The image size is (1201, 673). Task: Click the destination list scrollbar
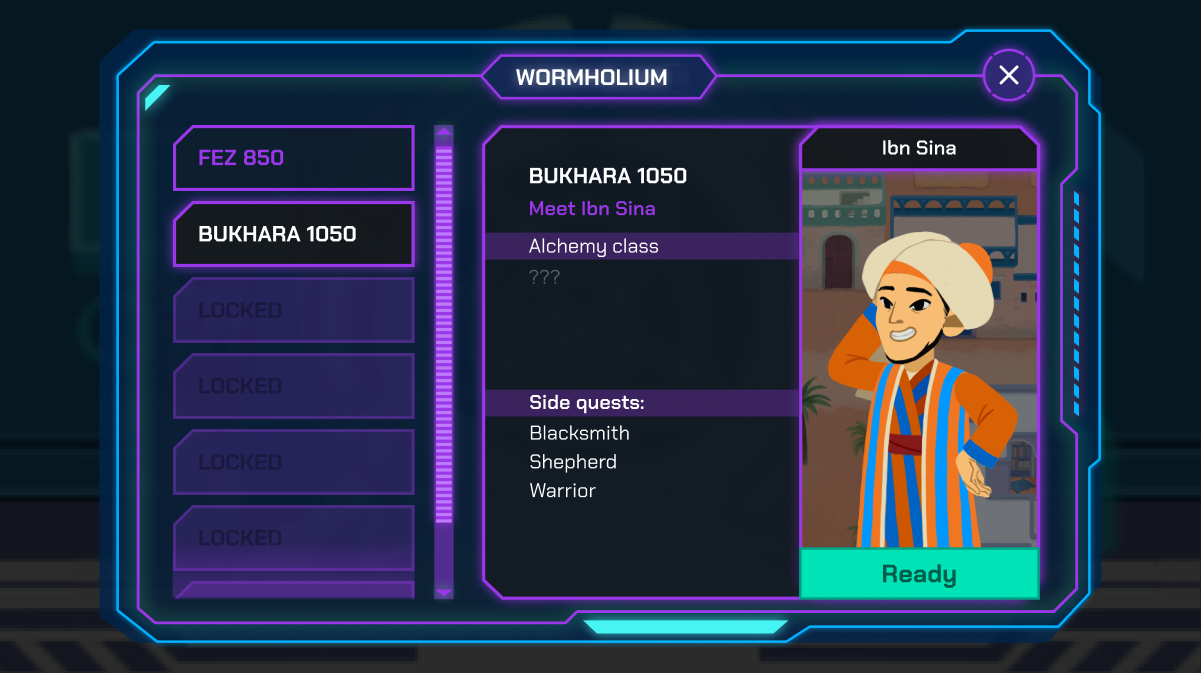pos(444,330)
